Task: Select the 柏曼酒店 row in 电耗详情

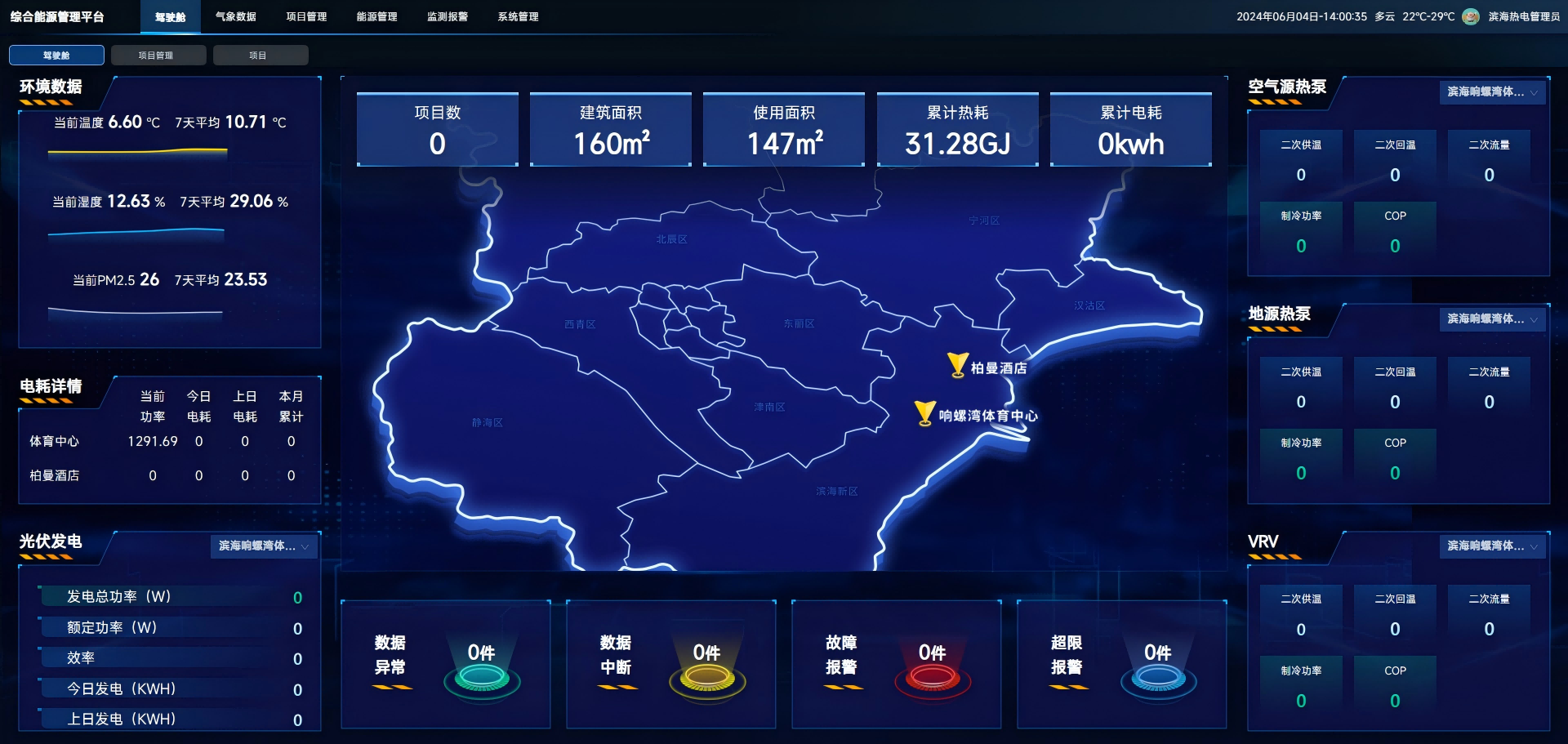Action: point(55,476)
